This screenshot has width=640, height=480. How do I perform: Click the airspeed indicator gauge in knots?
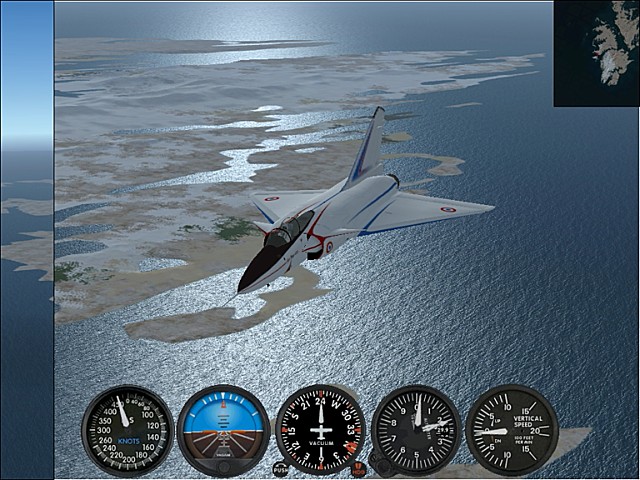click(127, 430)
